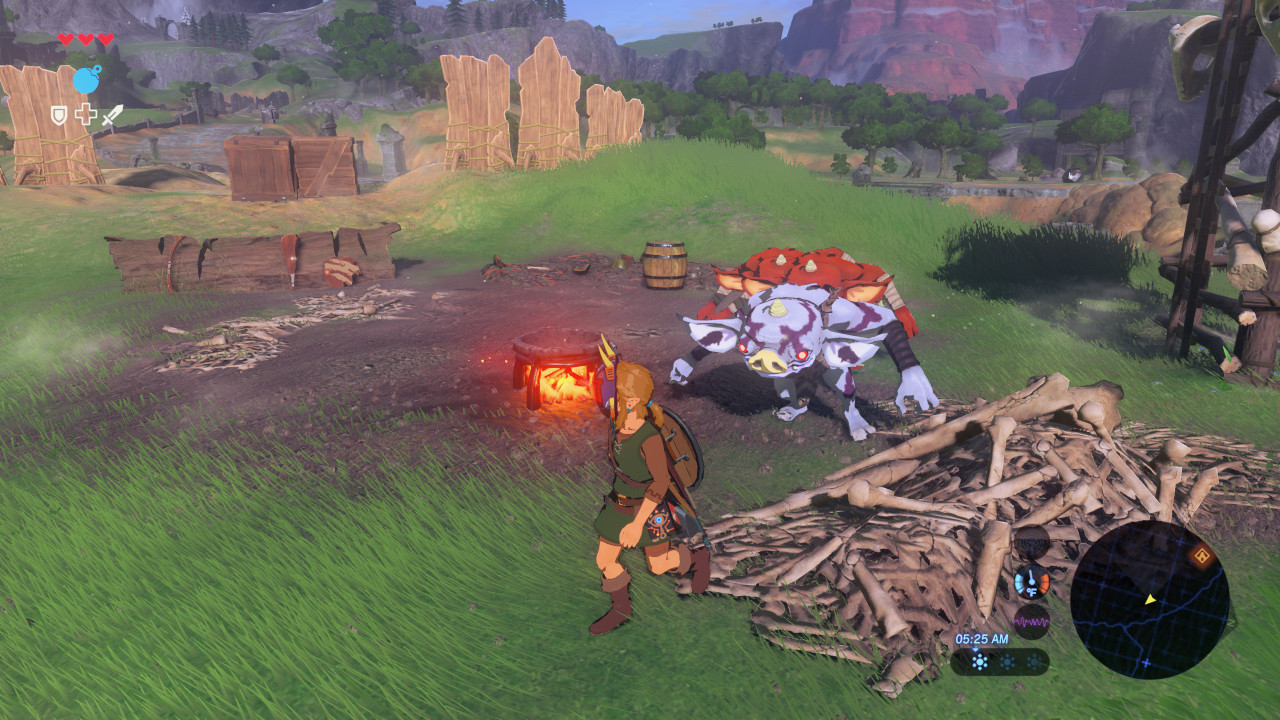The height and width of the screenshot is (720, 1280).
Task: Click the enemy camp marker on minimap
Action: pyautogui.click(x=1201, y=555)
